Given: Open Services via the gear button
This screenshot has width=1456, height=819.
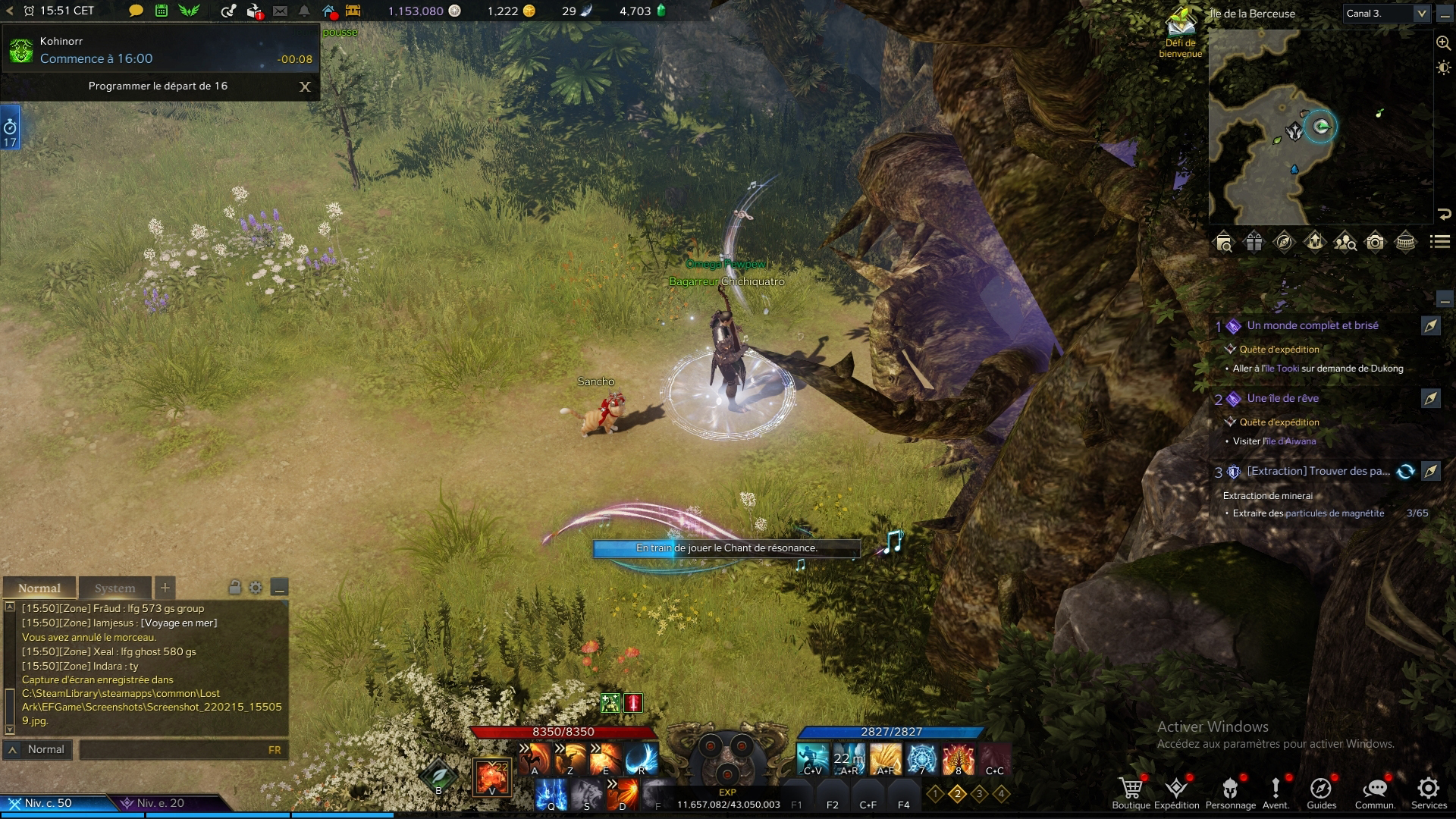Looking at the screenshot, I should click(x=1429, y=789).
